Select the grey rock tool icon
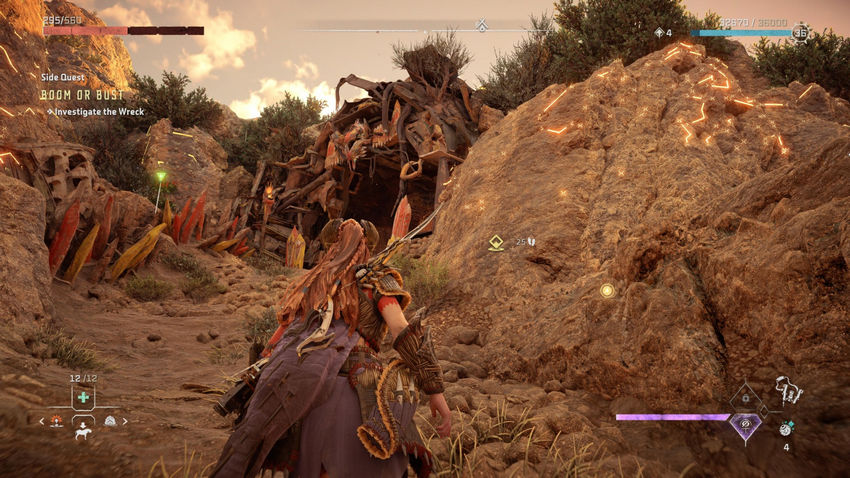Image resolution: width=850 pixels, height=478 pixels. (110, 421)
